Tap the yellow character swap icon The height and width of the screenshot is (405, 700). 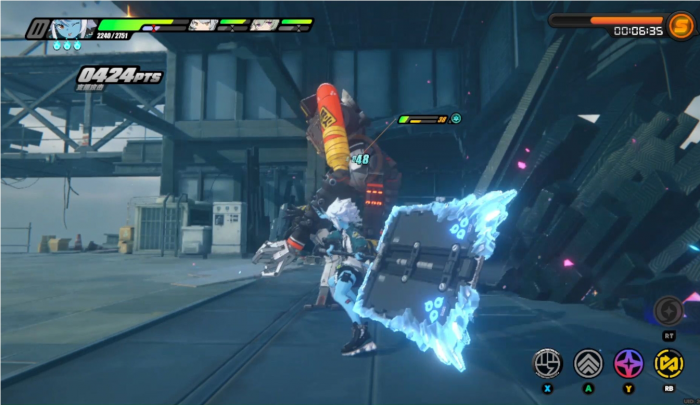tap(668, 362)
